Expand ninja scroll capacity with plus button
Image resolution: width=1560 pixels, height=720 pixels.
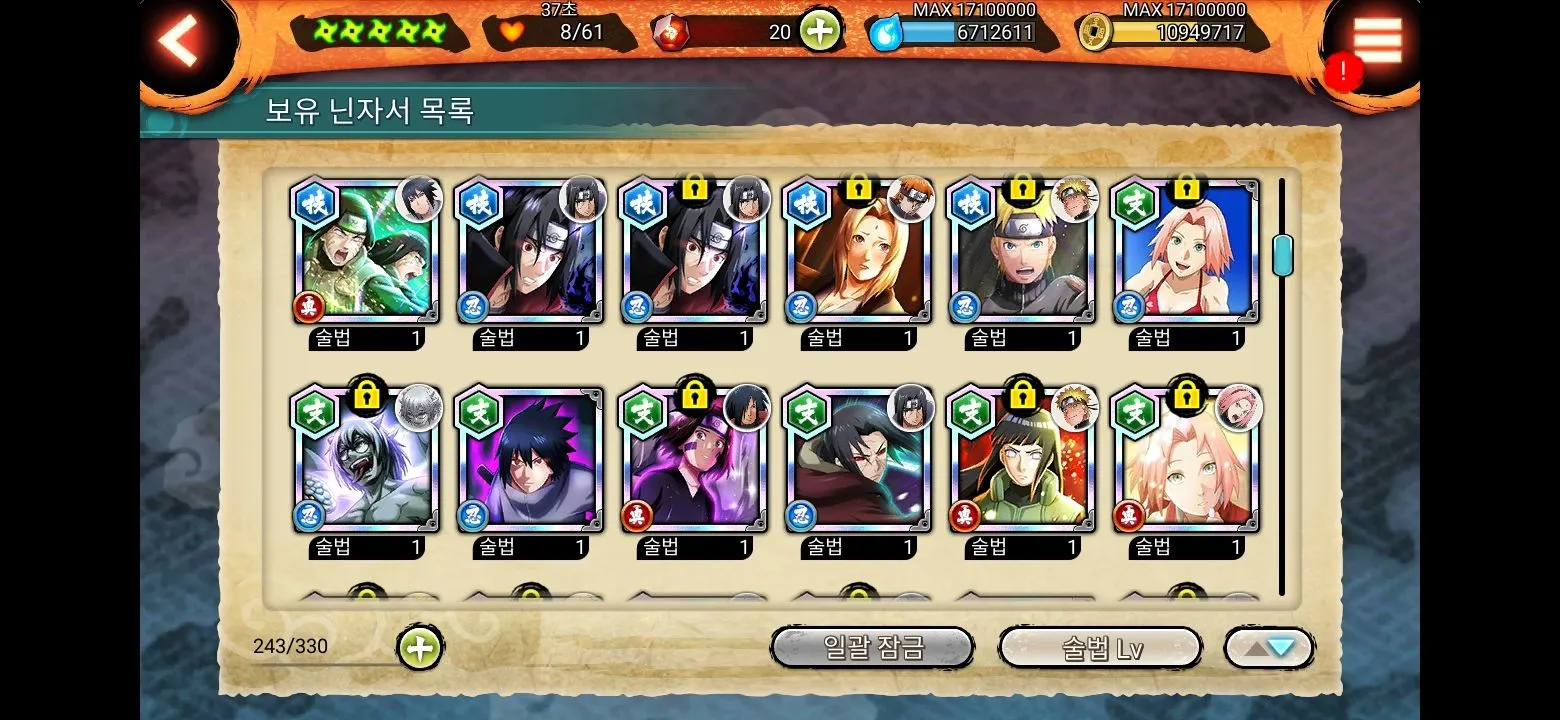click(420, 648)
